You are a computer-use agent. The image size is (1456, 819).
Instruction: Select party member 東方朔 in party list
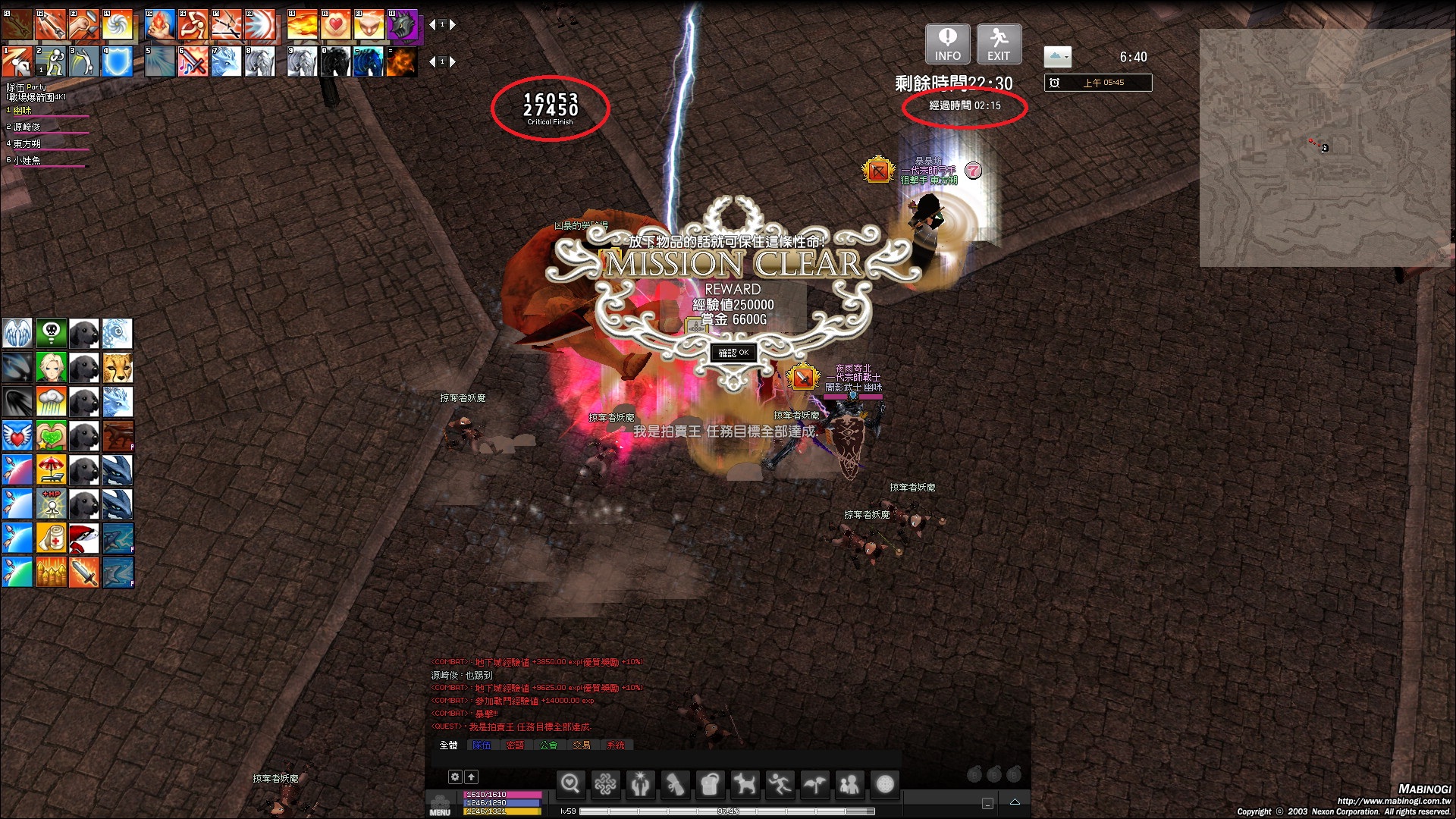pos(27,143)
